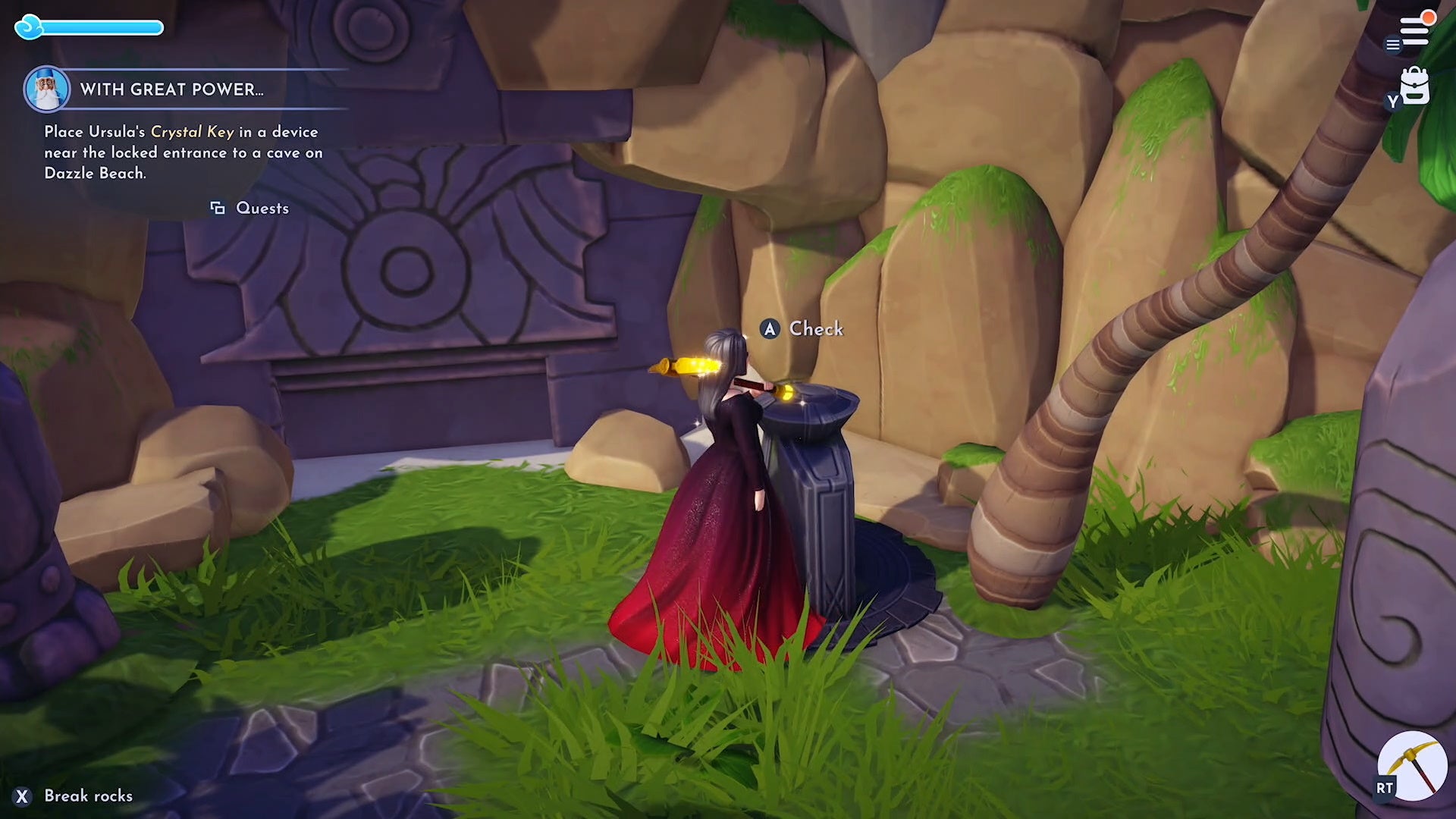Screen dimensions: 1456x819
Task: Click the quest description text
Action: 182,152
